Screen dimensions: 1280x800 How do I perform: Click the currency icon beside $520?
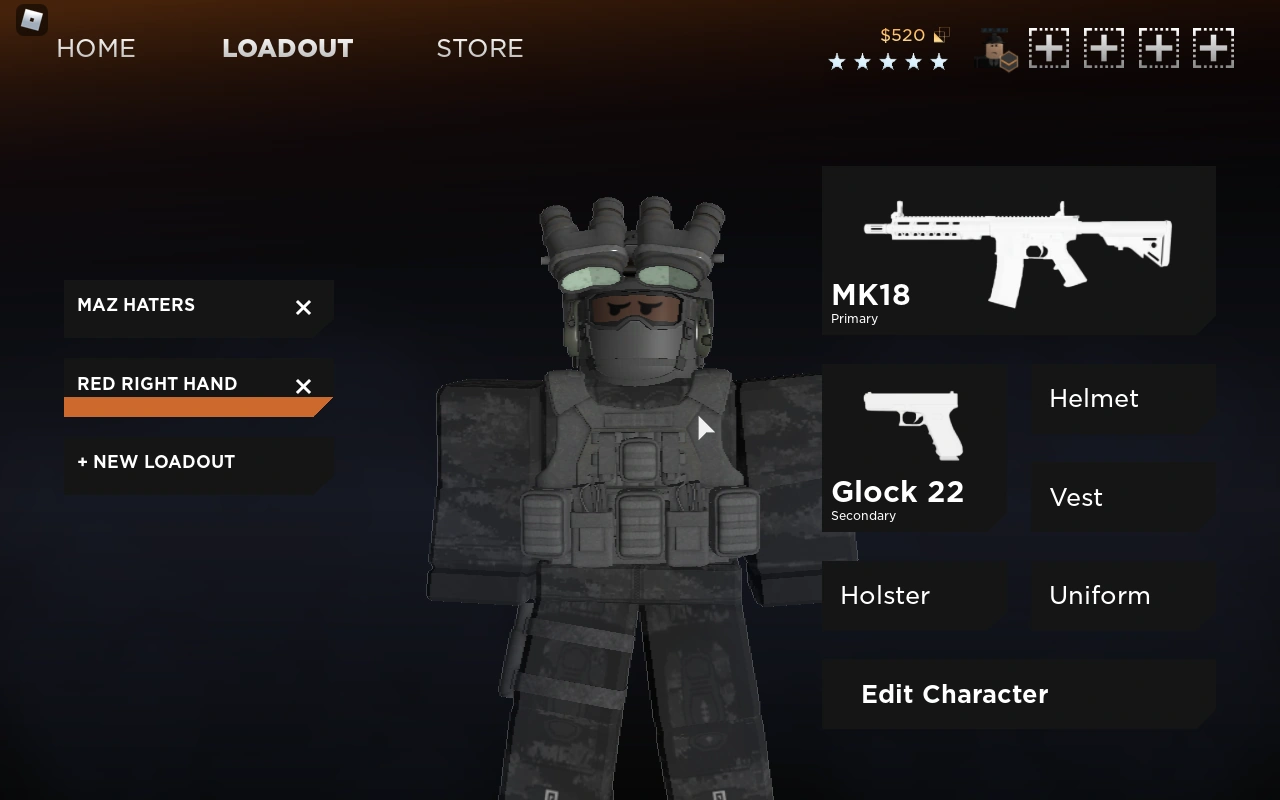click(941, 35)
